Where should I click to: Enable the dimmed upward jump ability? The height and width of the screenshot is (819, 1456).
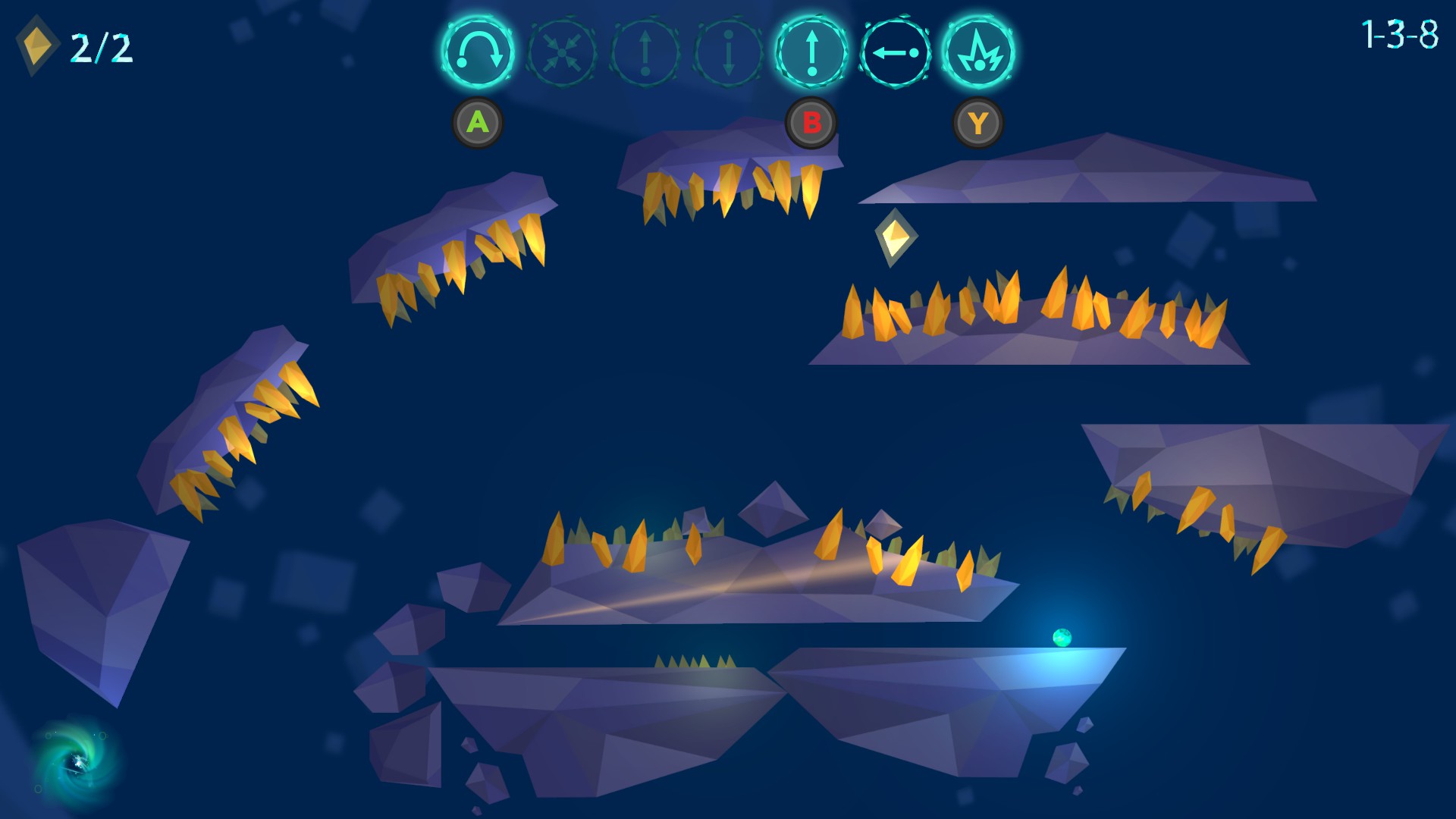(646, 53)
